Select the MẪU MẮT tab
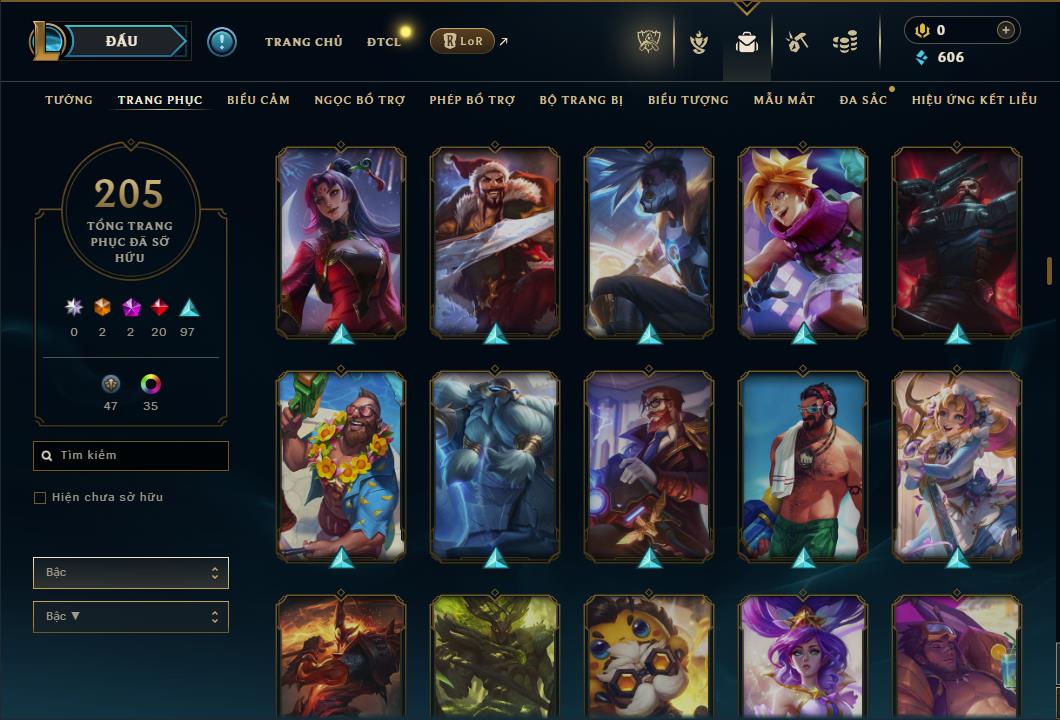1060x720 pixels. pyautogui.click(x=784, y=100)
